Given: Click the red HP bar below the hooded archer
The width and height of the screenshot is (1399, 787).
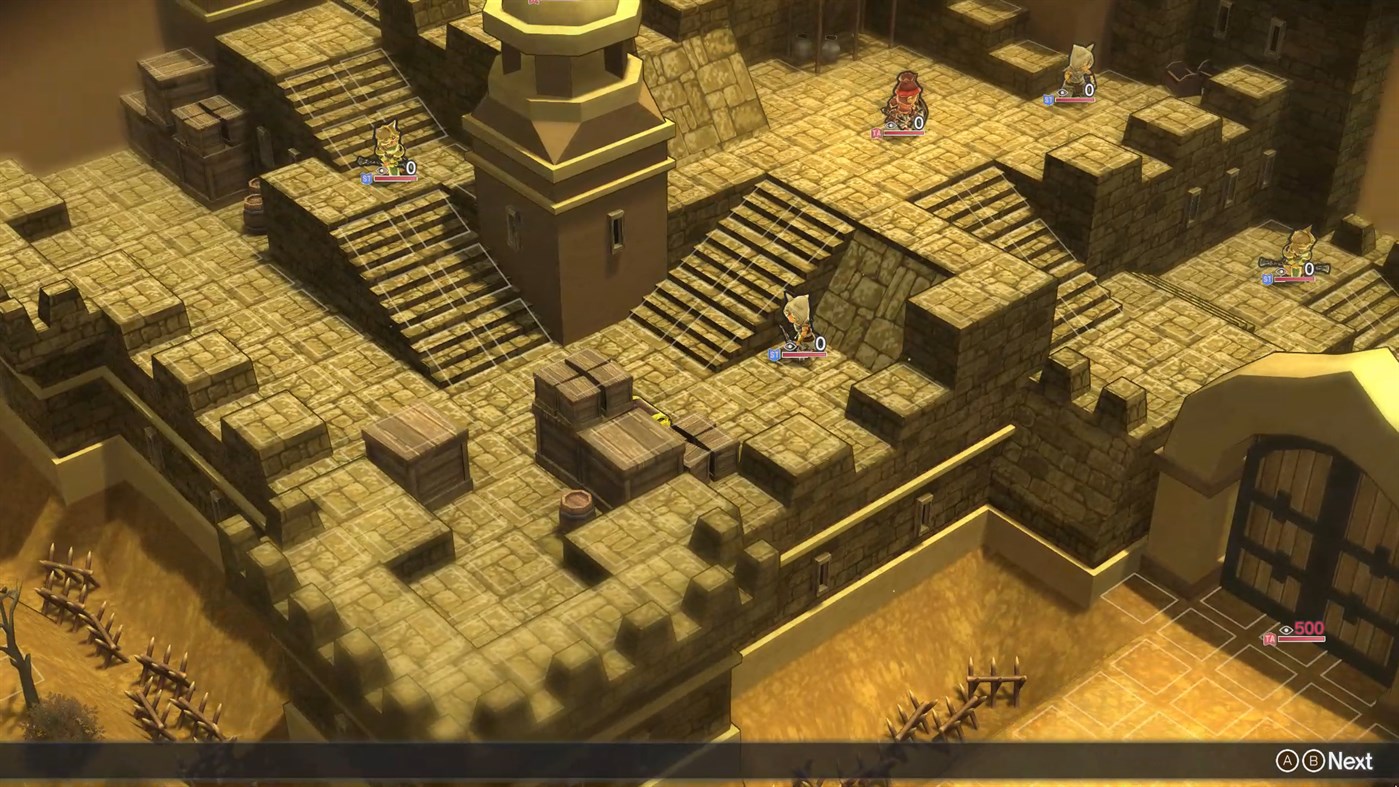Looking at the screenshot, I should [804, 355].
